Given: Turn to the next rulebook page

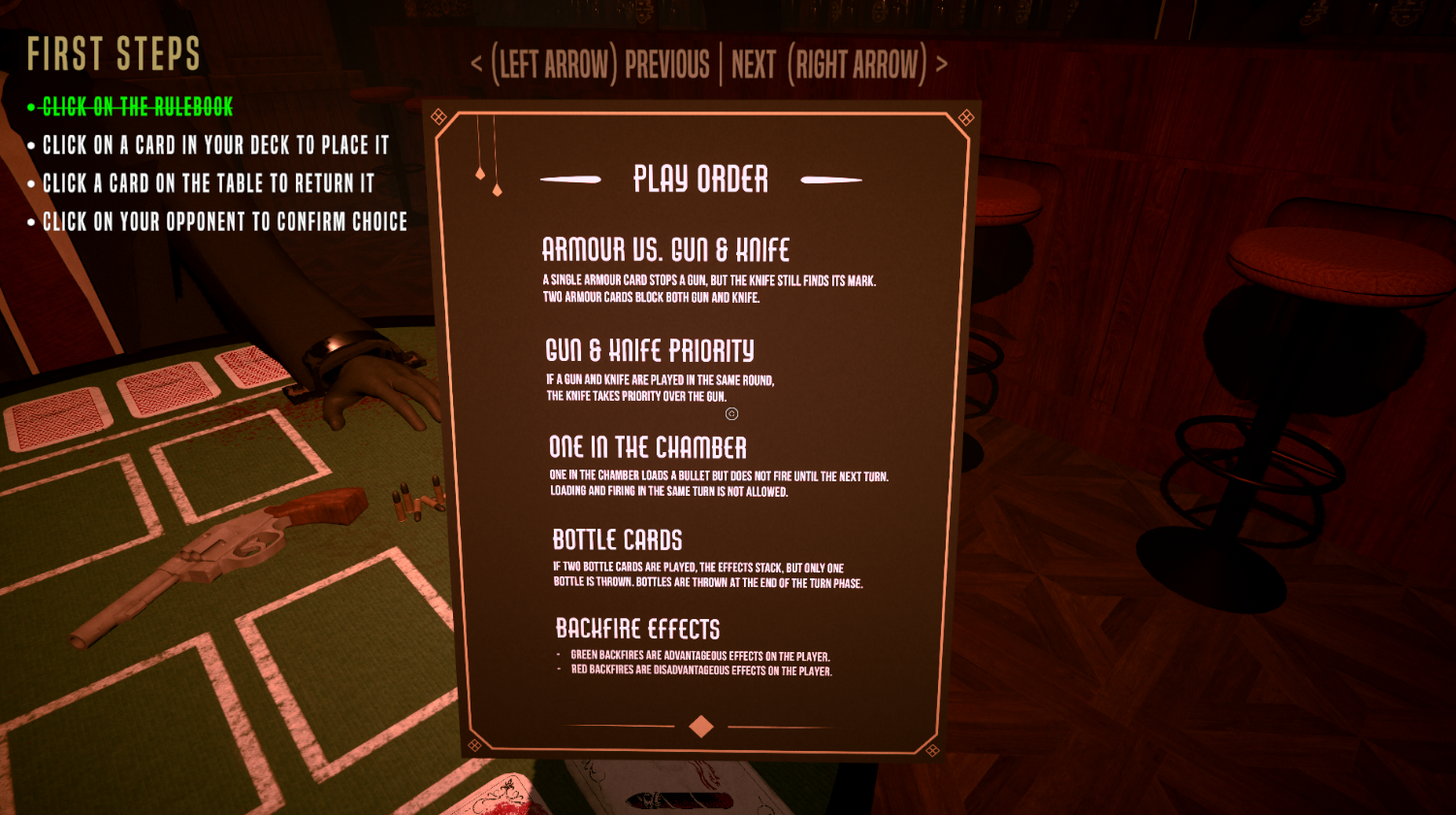Looking at the screenshot, I should point(838,65).
